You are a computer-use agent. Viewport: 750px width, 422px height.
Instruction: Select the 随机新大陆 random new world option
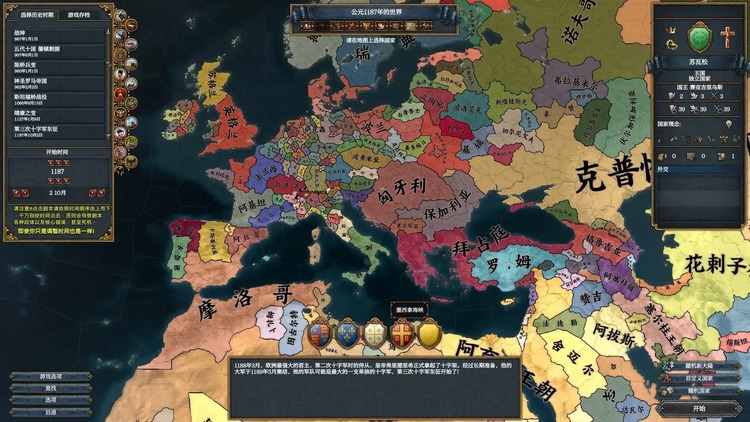[699, 366]
